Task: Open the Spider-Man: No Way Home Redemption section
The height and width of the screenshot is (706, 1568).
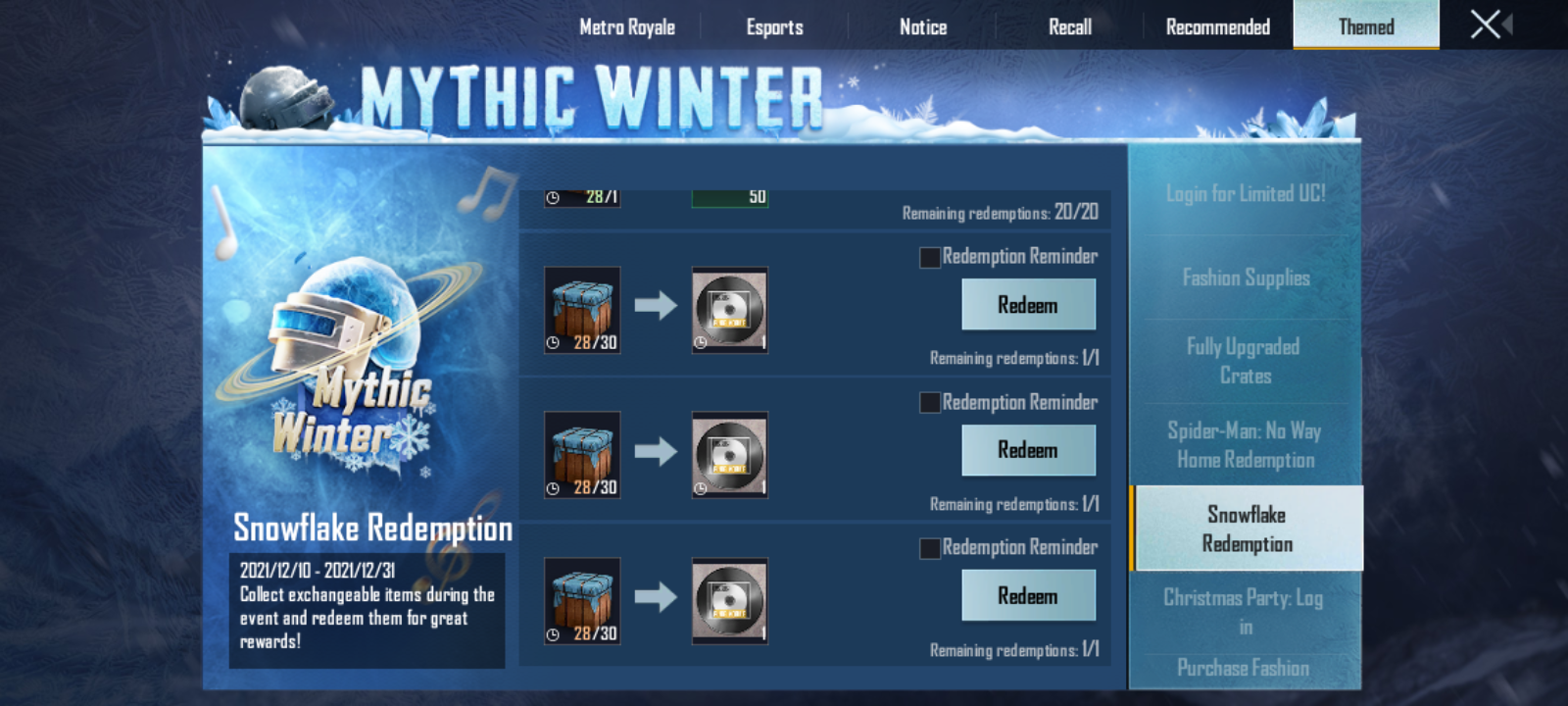Action: [1245, 444]
